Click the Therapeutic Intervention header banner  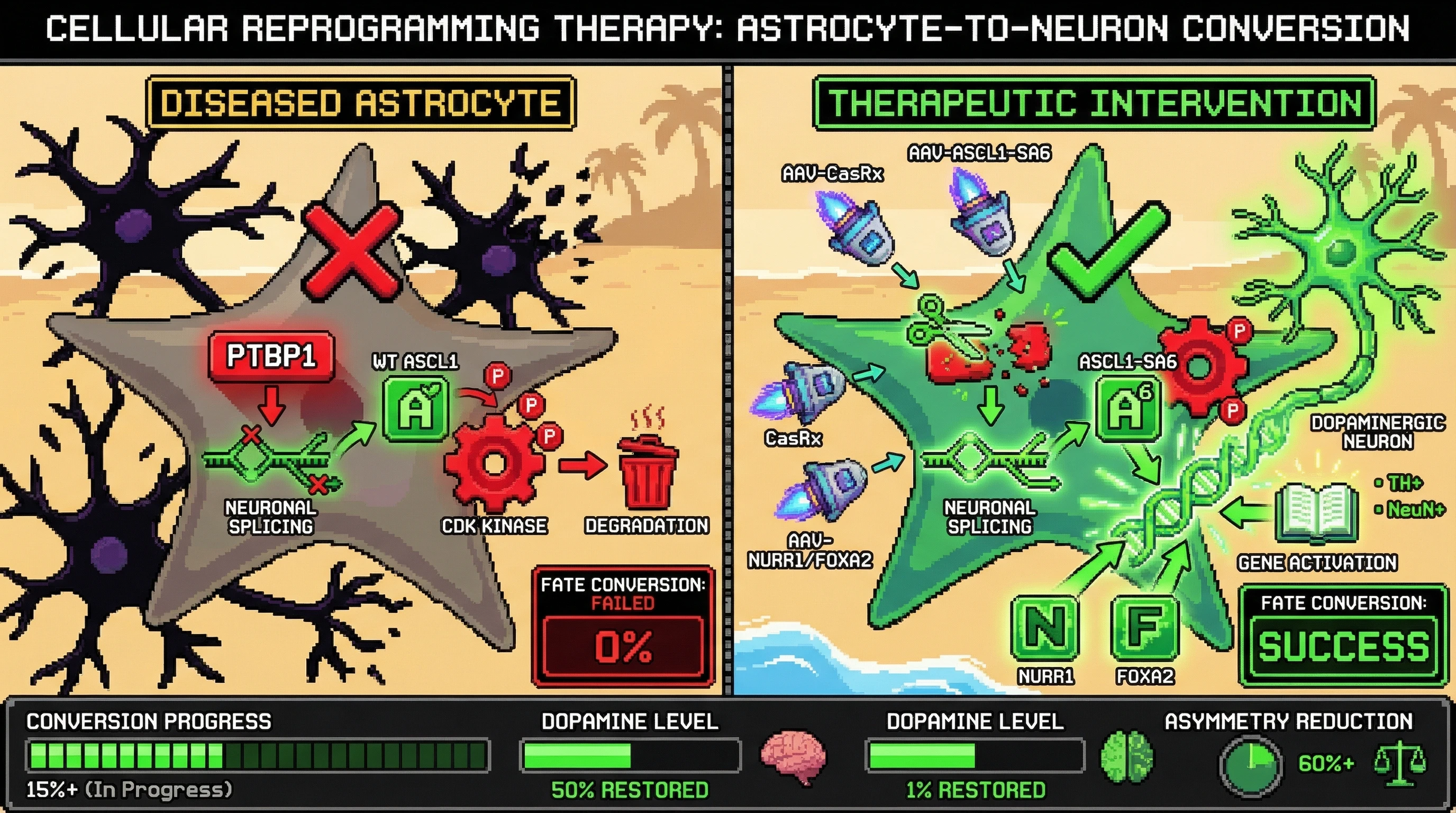click(1094, 103)
